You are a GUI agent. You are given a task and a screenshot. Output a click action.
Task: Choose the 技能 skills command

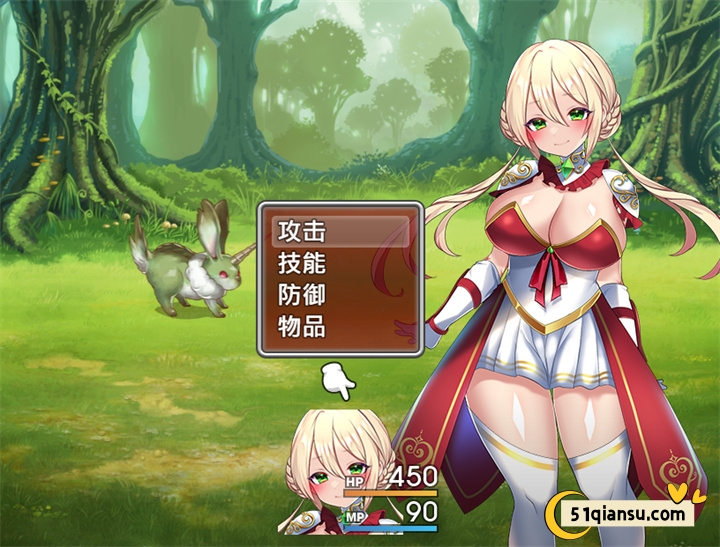(340, 264)
